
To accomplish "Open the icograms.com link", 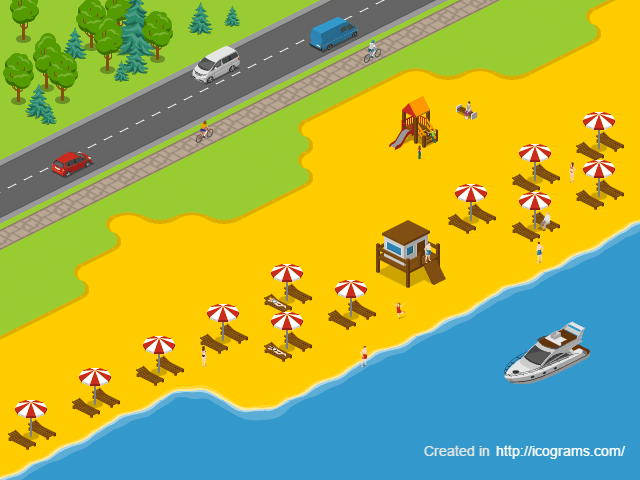I will point(560,451).
